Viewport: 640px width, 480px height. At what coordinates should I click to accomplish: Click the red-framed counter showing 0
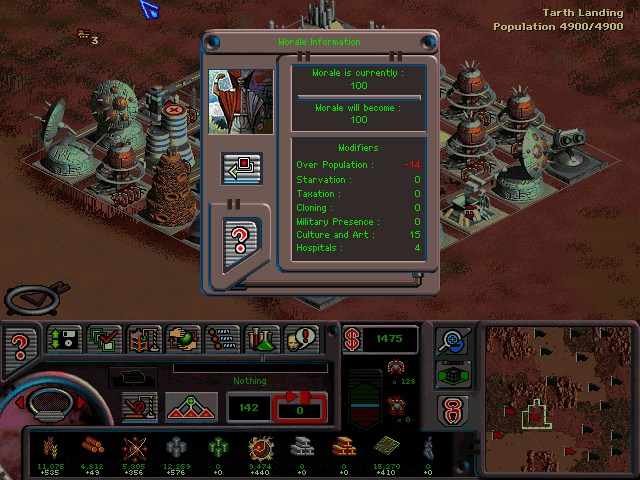(301, 406)
